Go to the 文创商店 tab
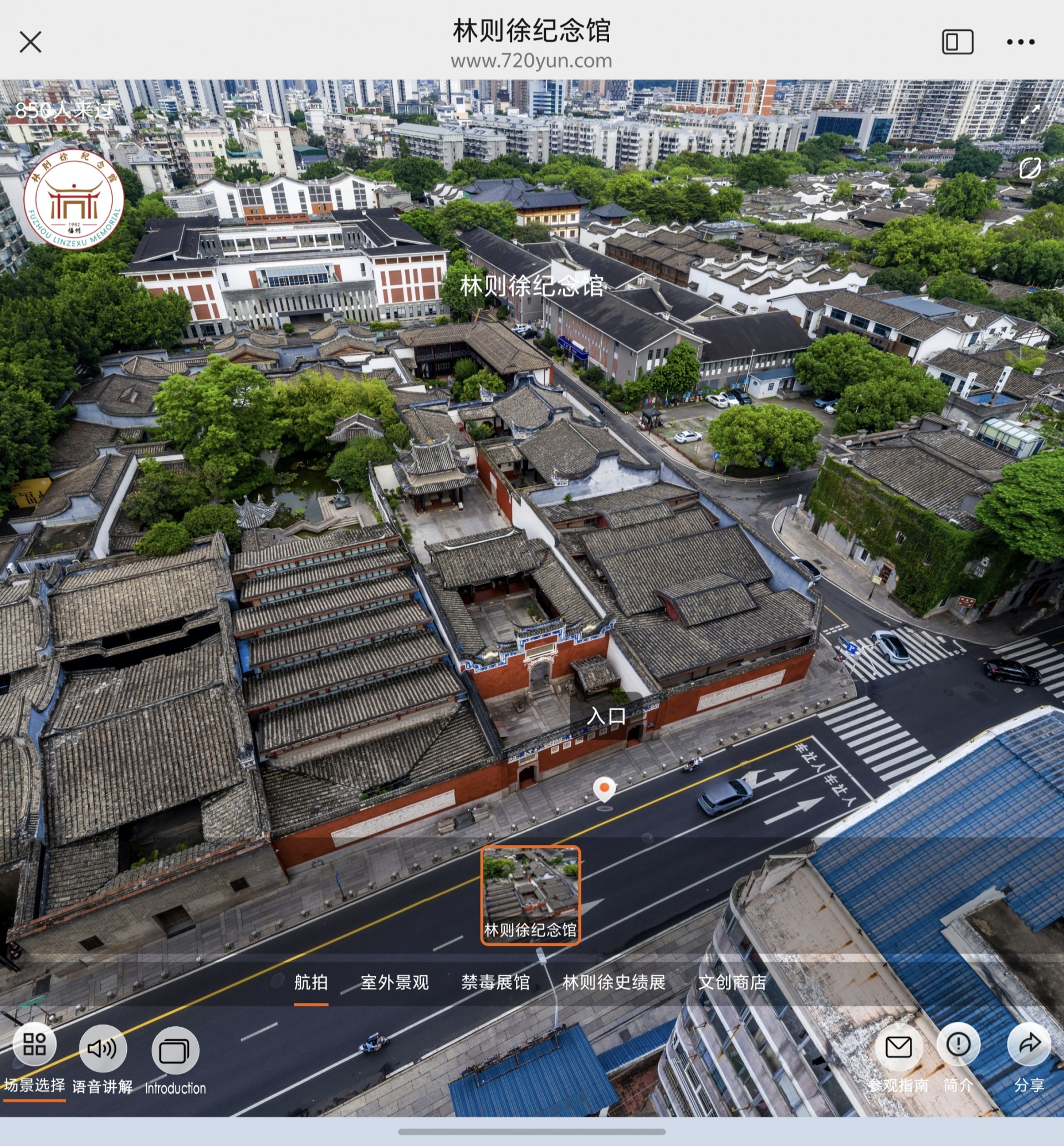This screenshot has height=1146, width=1064. [x=732, y=982]
